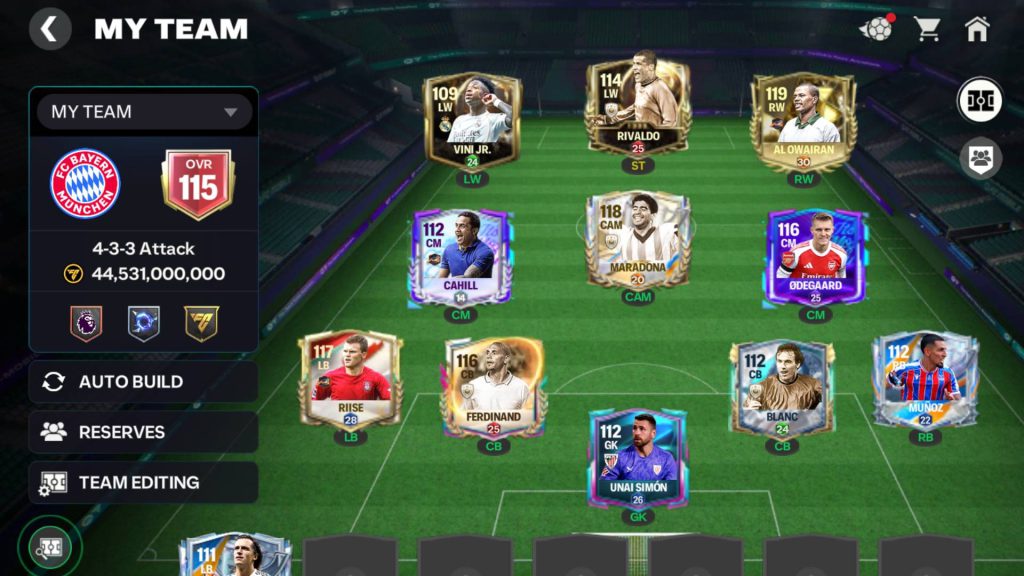Choose the Al Owairan RW card
Viewport: 1024px width, 576px height.
coord(803,121)
